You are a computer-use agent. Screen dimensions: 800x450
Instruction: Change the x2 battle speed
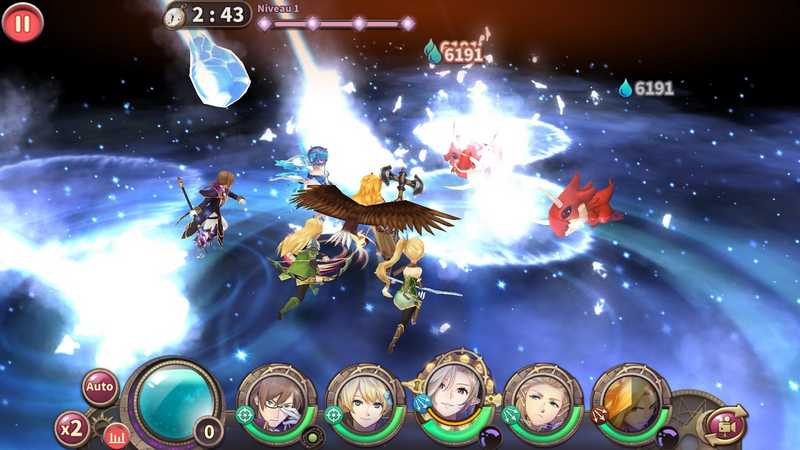click(72, 427)
